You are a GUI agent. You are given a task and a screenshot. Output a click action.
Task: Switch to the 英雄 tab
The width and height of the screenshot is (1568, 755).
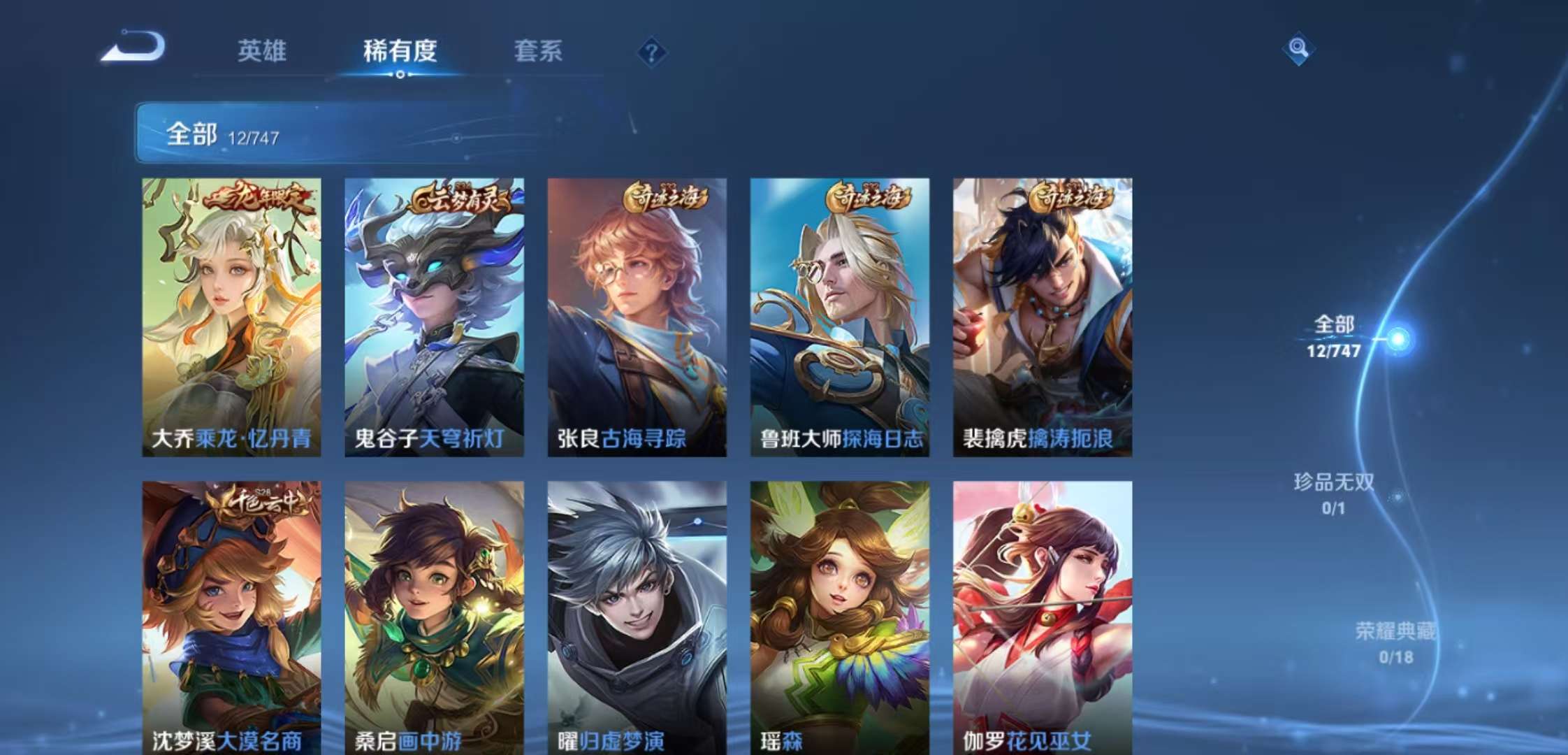click(x=263, y=51)
